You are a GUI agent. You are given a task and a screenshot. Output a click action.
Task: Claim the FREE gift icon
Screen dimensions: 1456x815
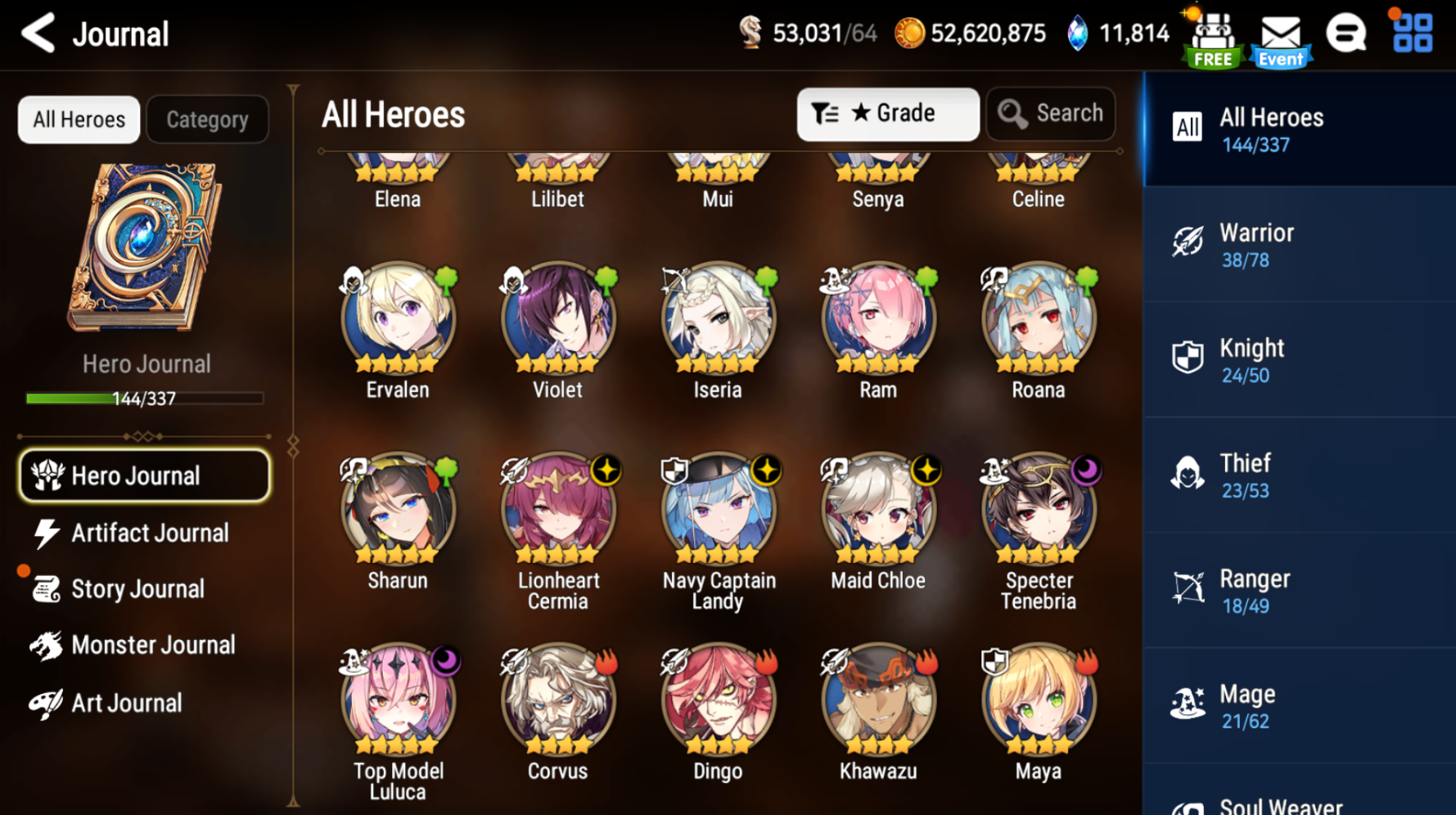1212,38
